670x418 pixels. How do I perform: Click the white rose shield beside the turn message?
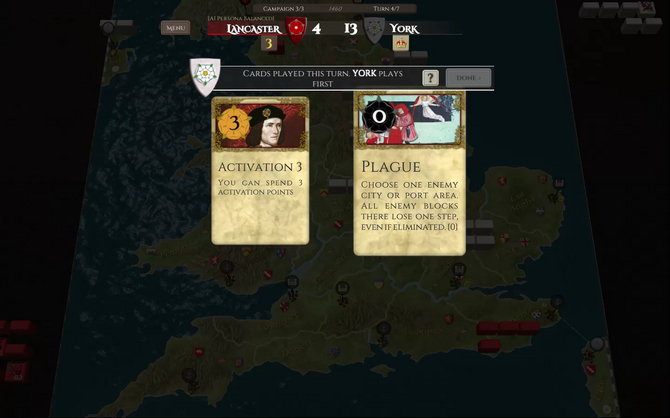click(206, 77)
